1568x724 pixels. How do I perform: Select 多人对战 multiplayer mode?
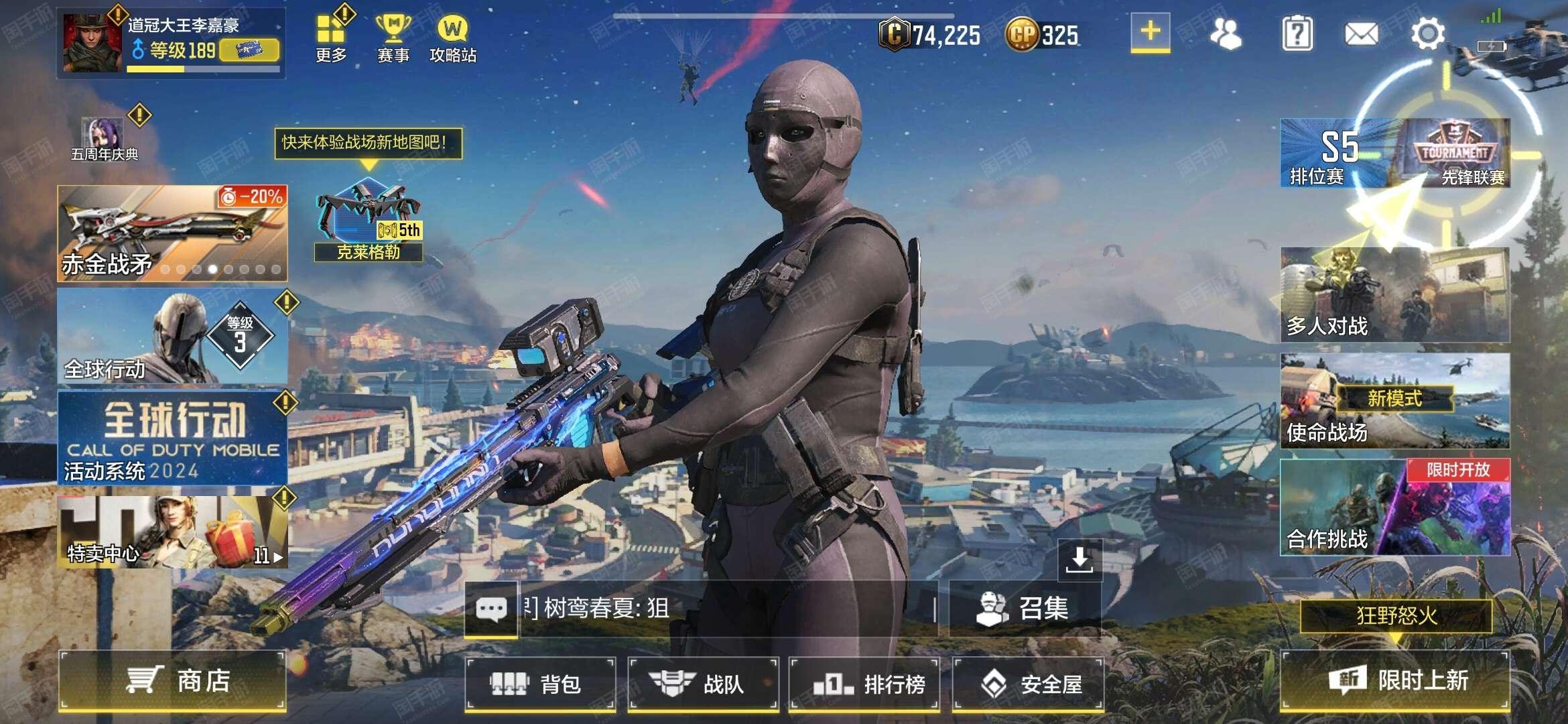click(x=1394, y=295)
